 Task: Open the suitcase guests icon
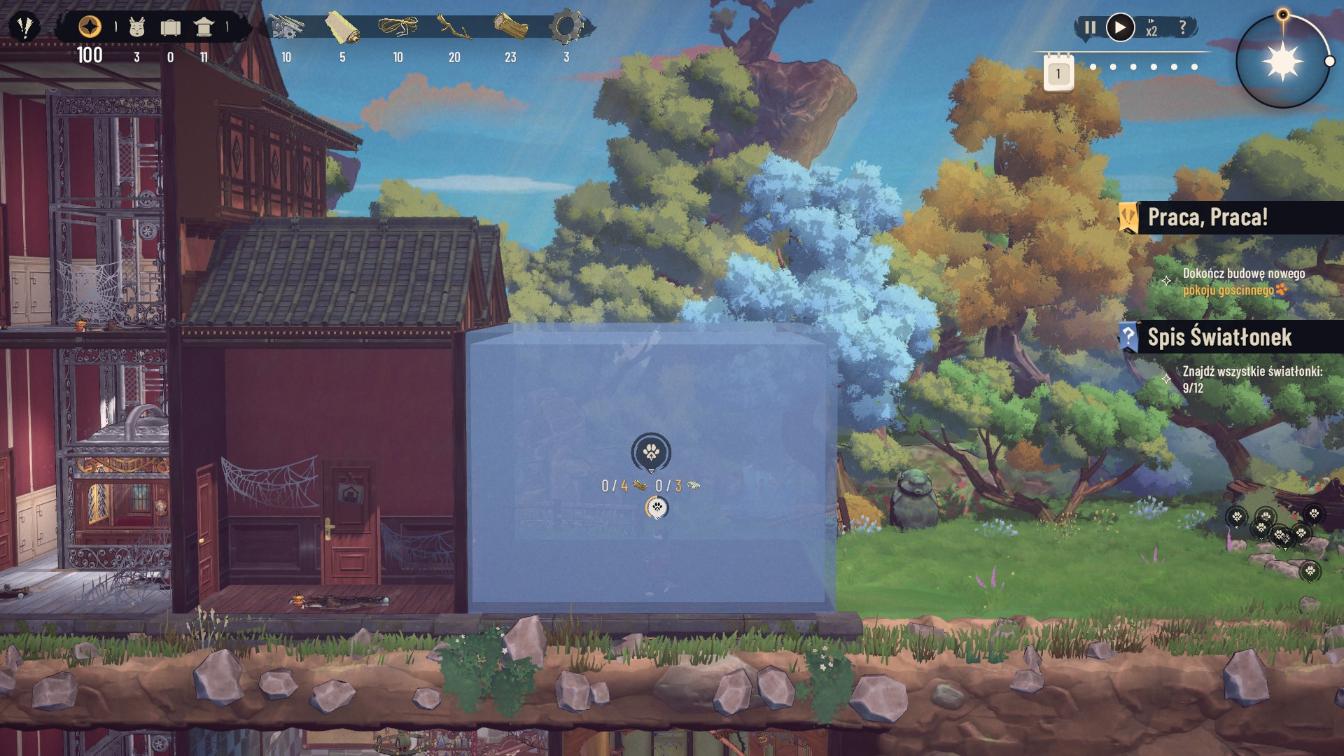pos(170,27)
